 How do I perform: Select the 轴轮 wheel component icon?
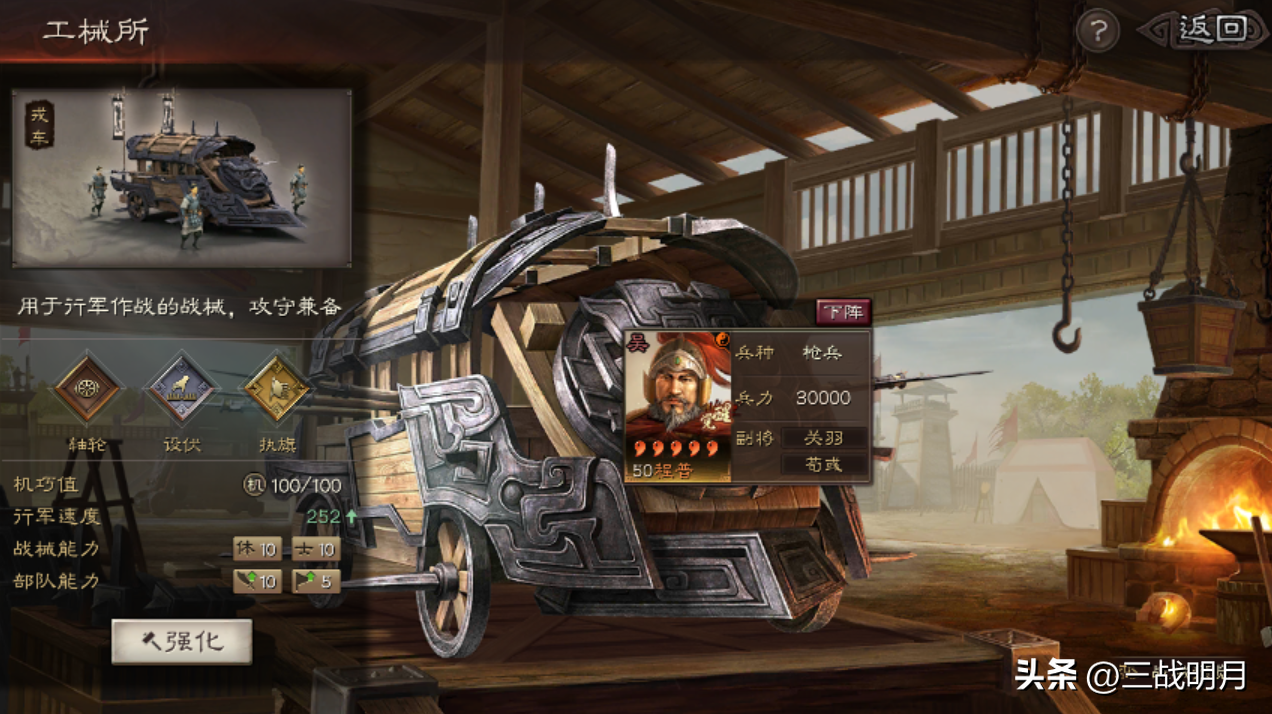click(88, 388)
